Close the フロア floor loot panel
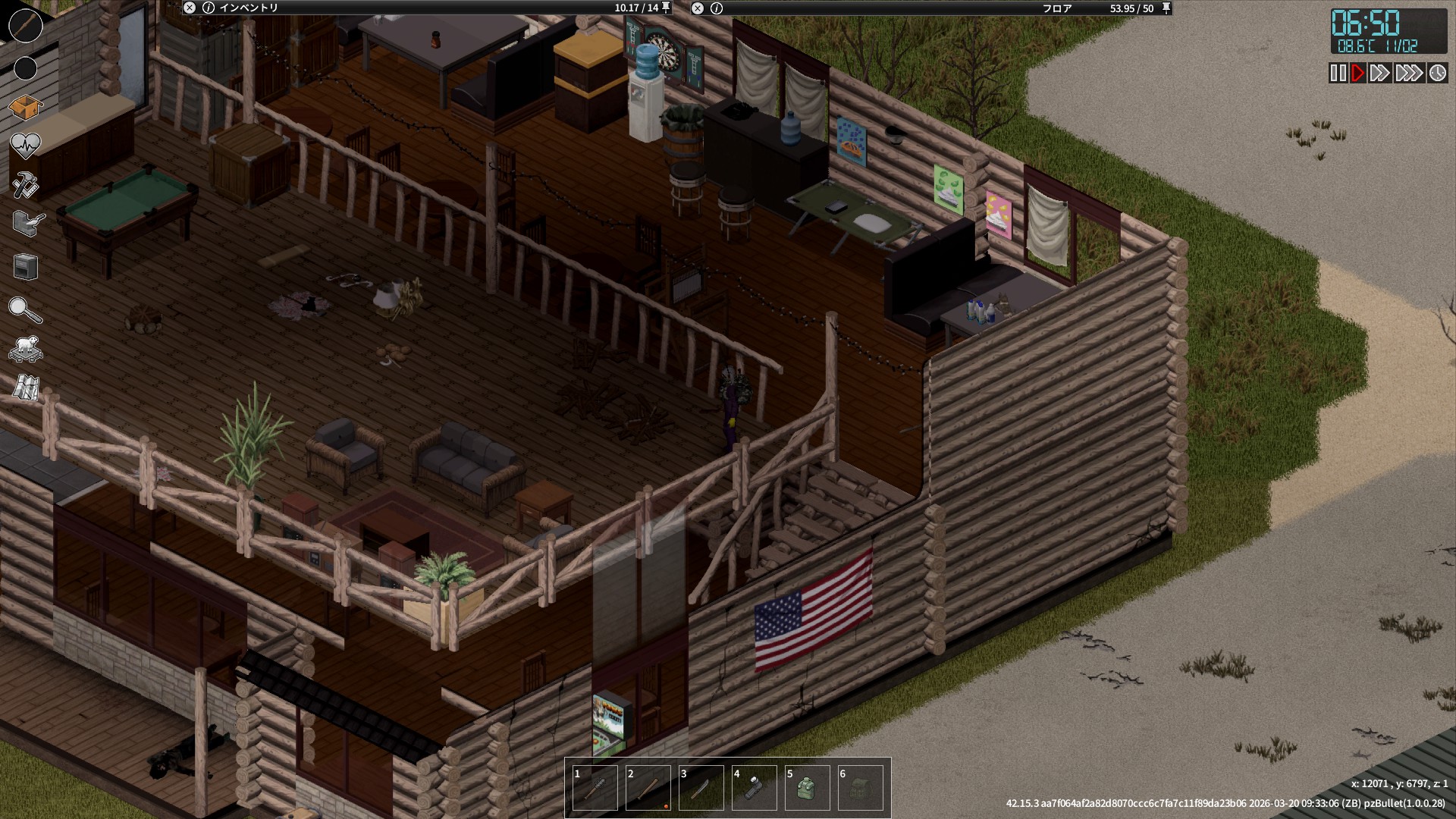This screenshot has height=819, width=1456. (698, 8)
